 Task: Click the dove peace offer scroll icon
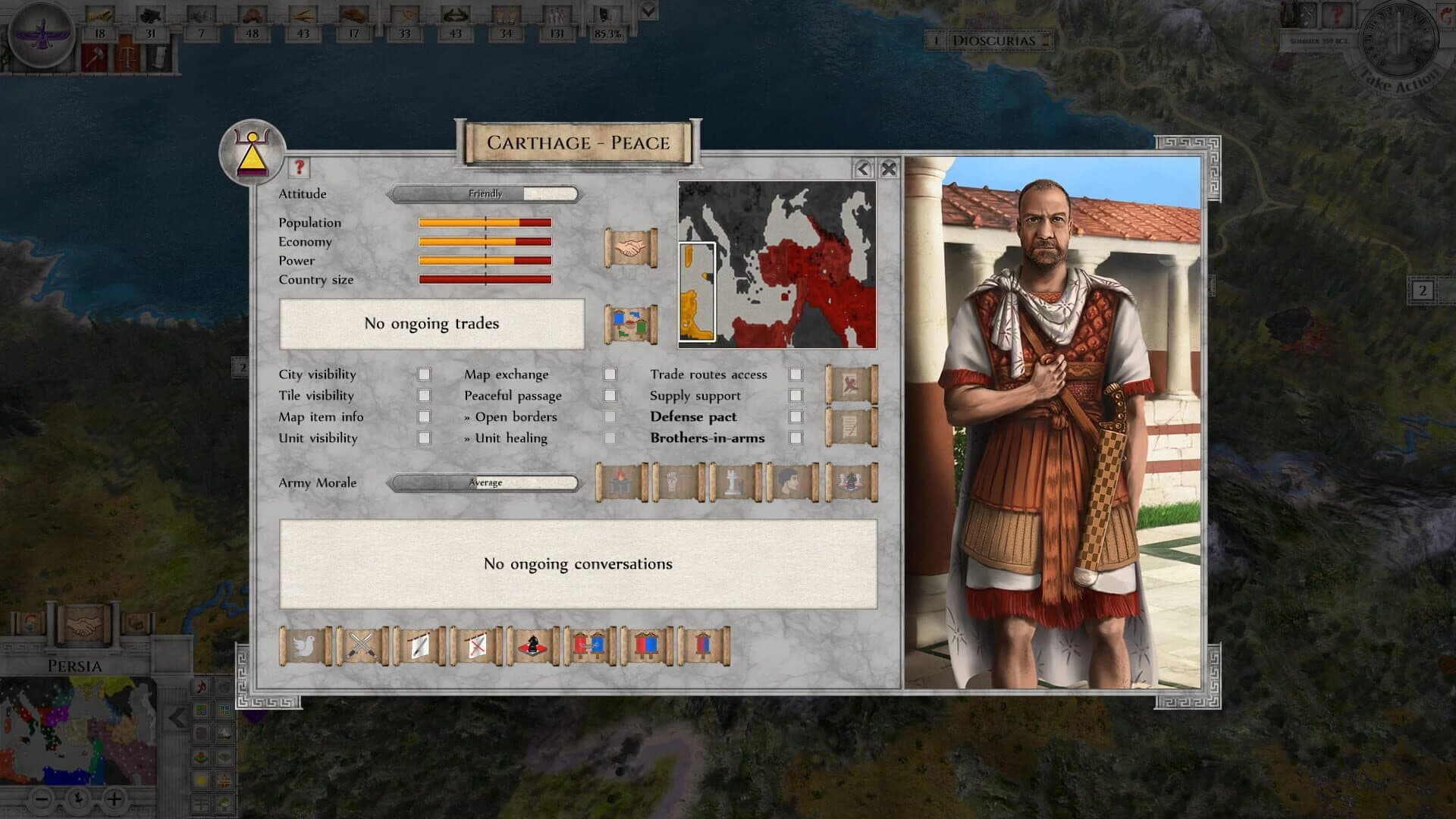click(x=306, y=645)
